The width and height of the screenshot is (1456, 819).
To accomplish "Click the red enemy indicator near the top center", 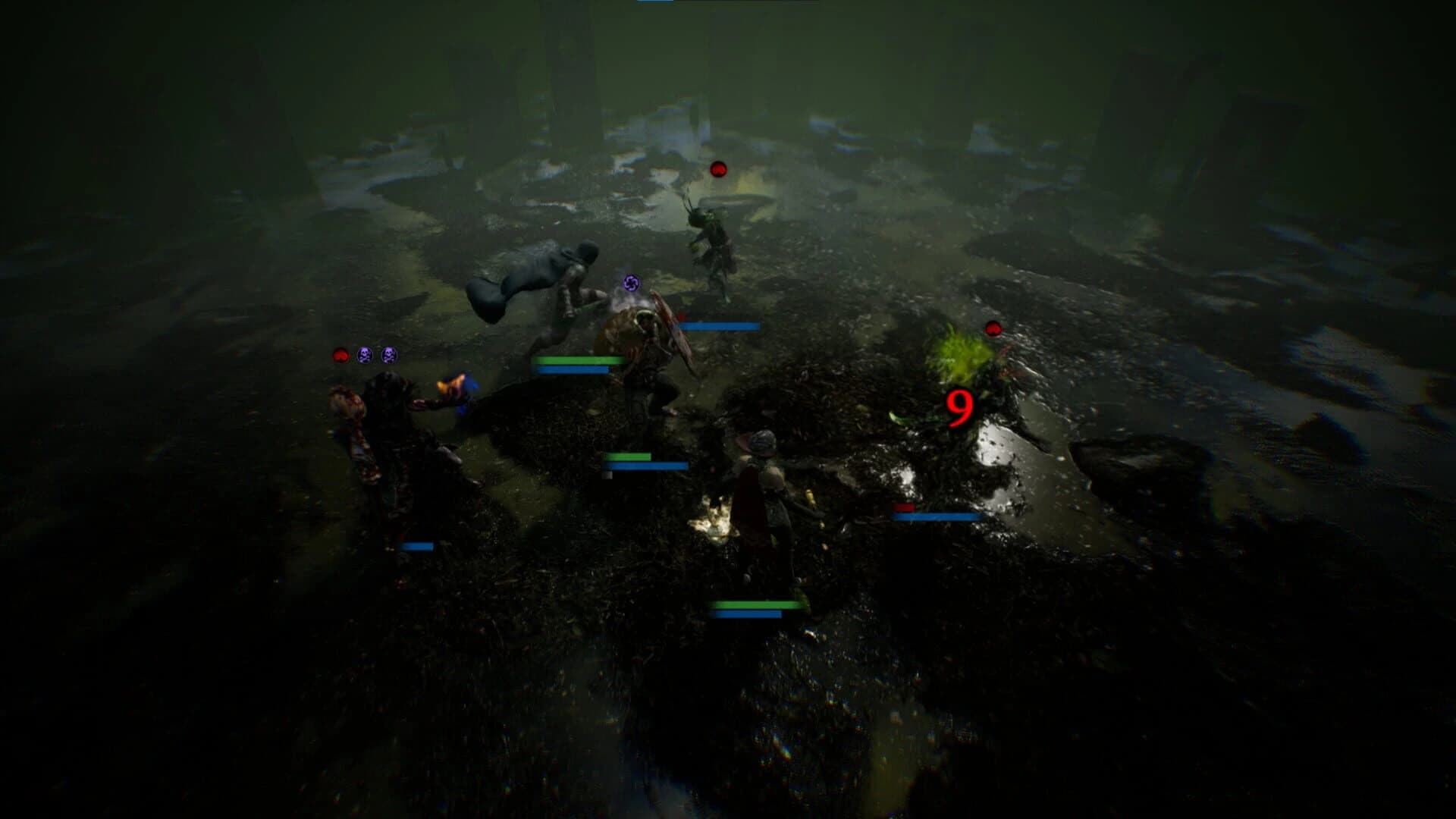I will tap(717, 170).
